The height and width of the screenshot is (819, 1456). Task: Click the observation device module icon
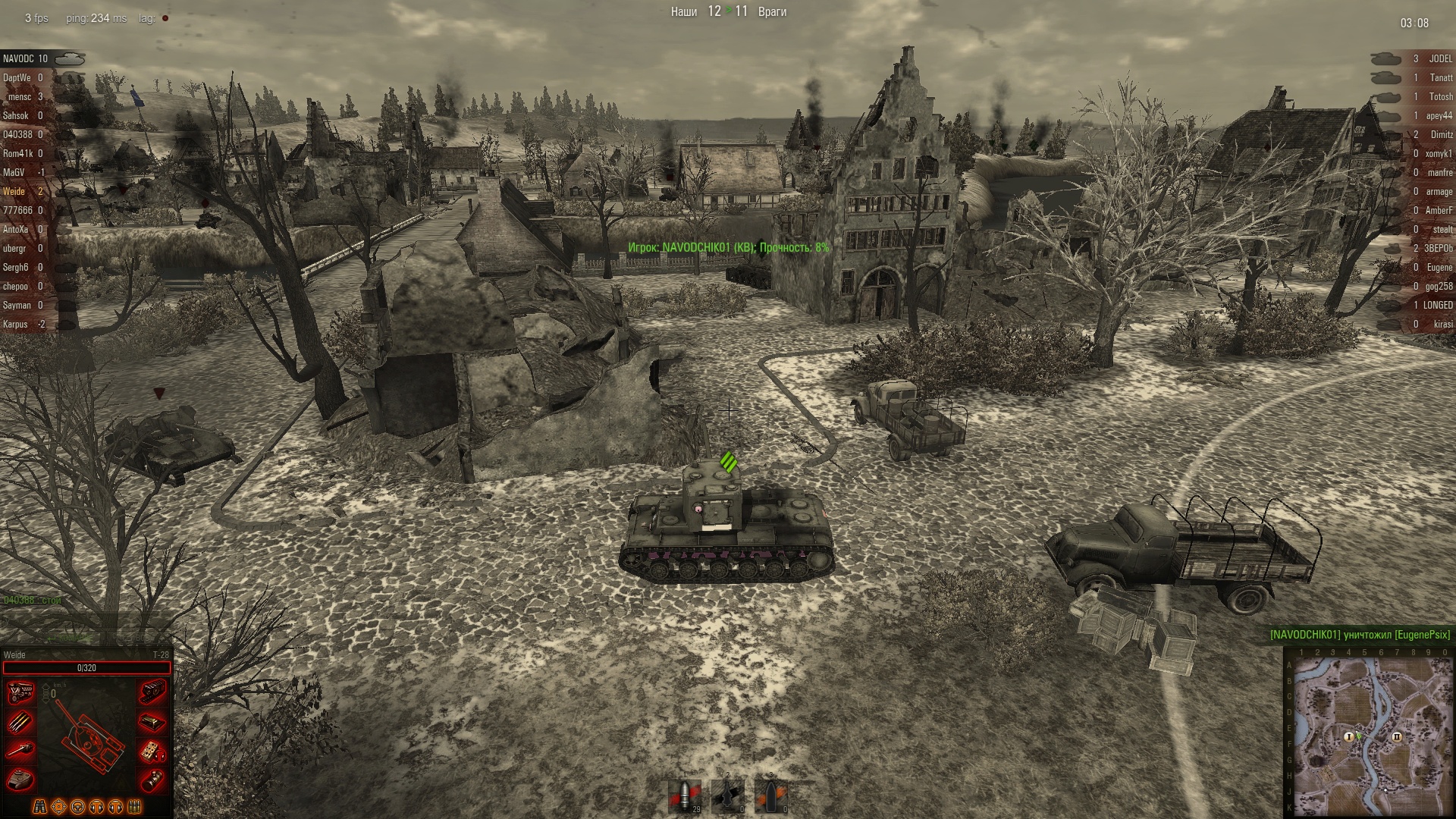pyautogui.click(x=152, y=777)
